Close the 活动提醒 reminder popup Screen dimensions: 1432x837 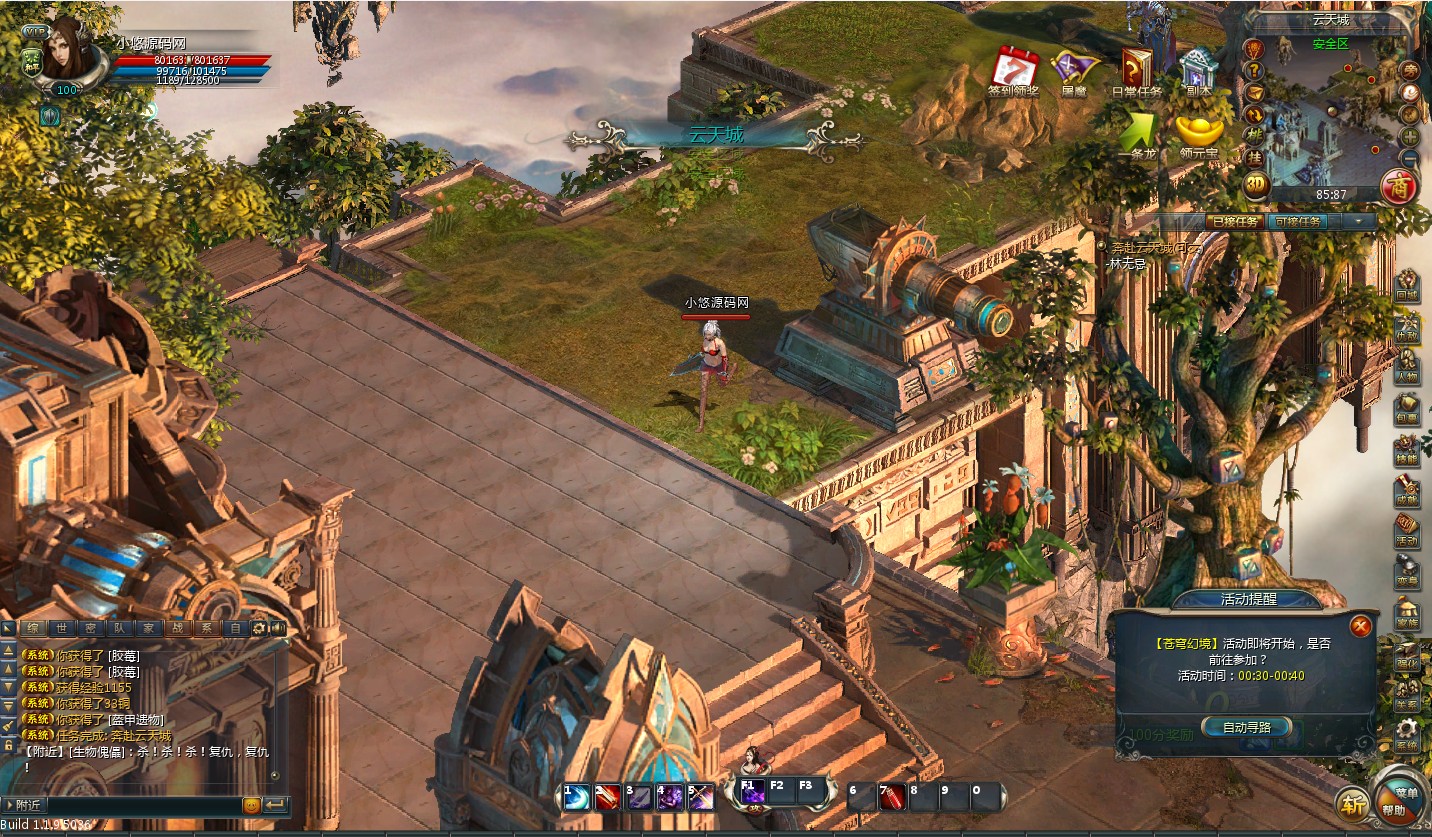coord(1359,626)
